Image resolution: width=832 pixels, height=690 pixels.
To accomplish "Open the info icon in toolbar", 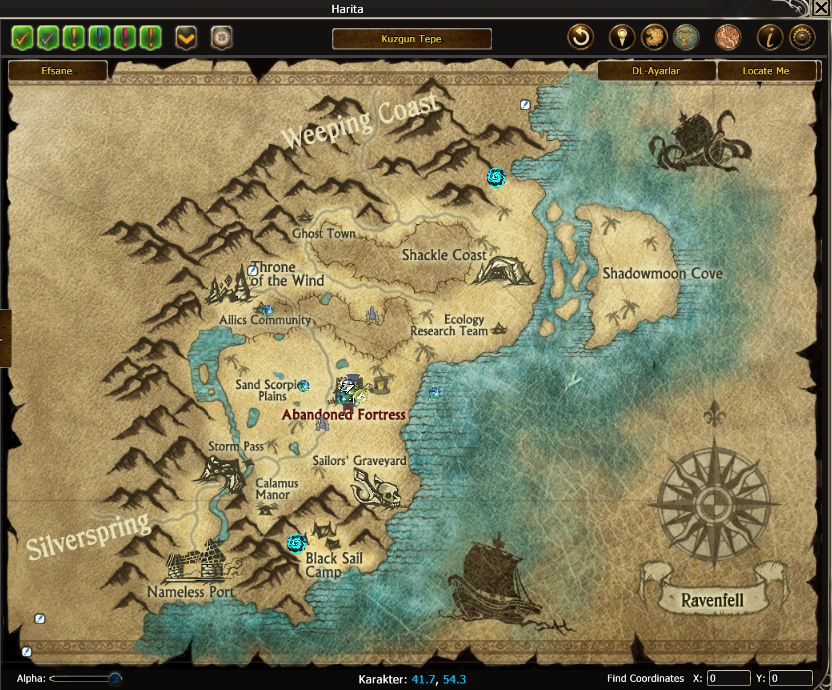I will coord(770,38).
